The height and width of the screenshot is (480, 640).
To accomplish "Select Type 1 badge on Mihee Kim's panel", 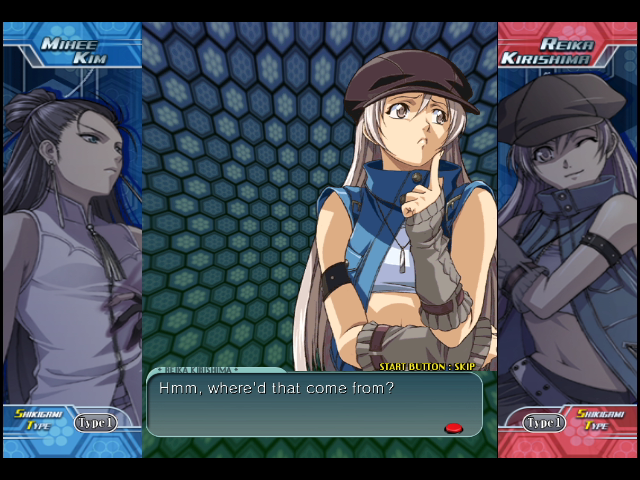I will [x=95, y=423].
